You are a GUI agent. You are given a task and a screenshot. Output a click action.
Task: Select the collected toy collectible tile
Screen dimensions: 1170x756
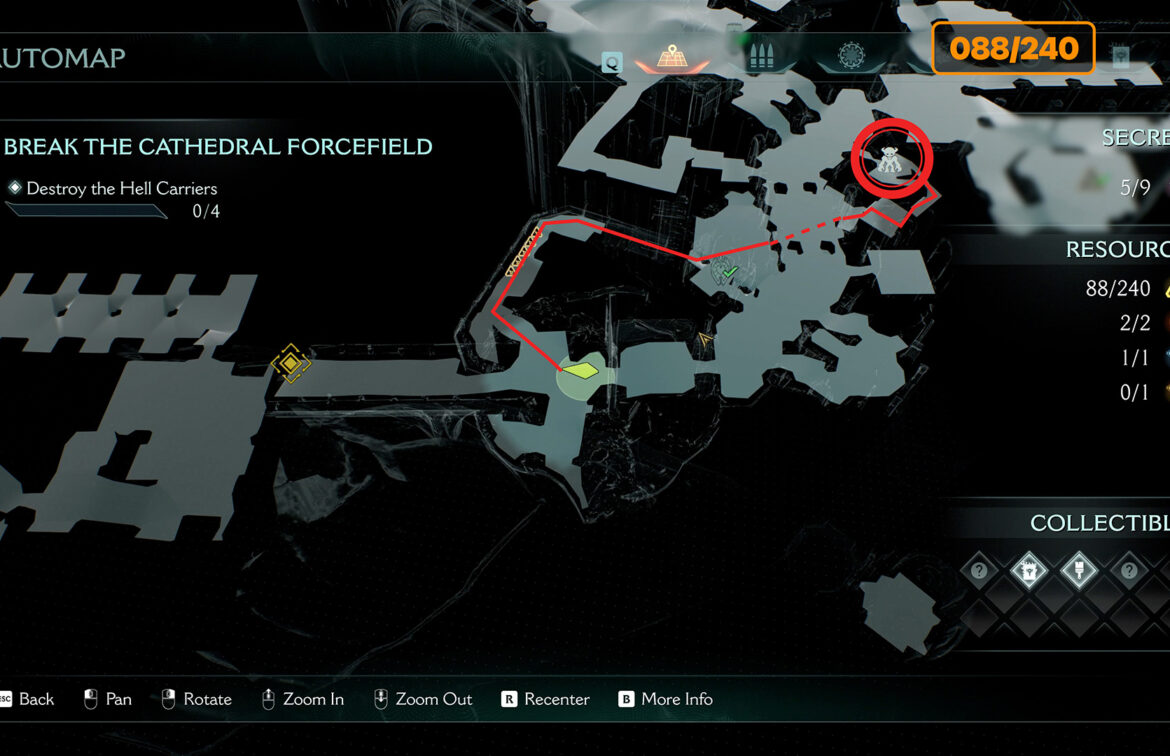(1028, 571)
